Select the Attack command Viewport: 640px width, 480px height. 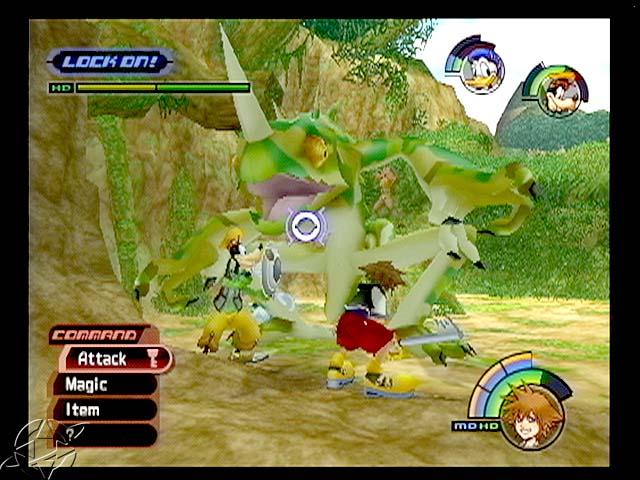click(x=111, y=358)
